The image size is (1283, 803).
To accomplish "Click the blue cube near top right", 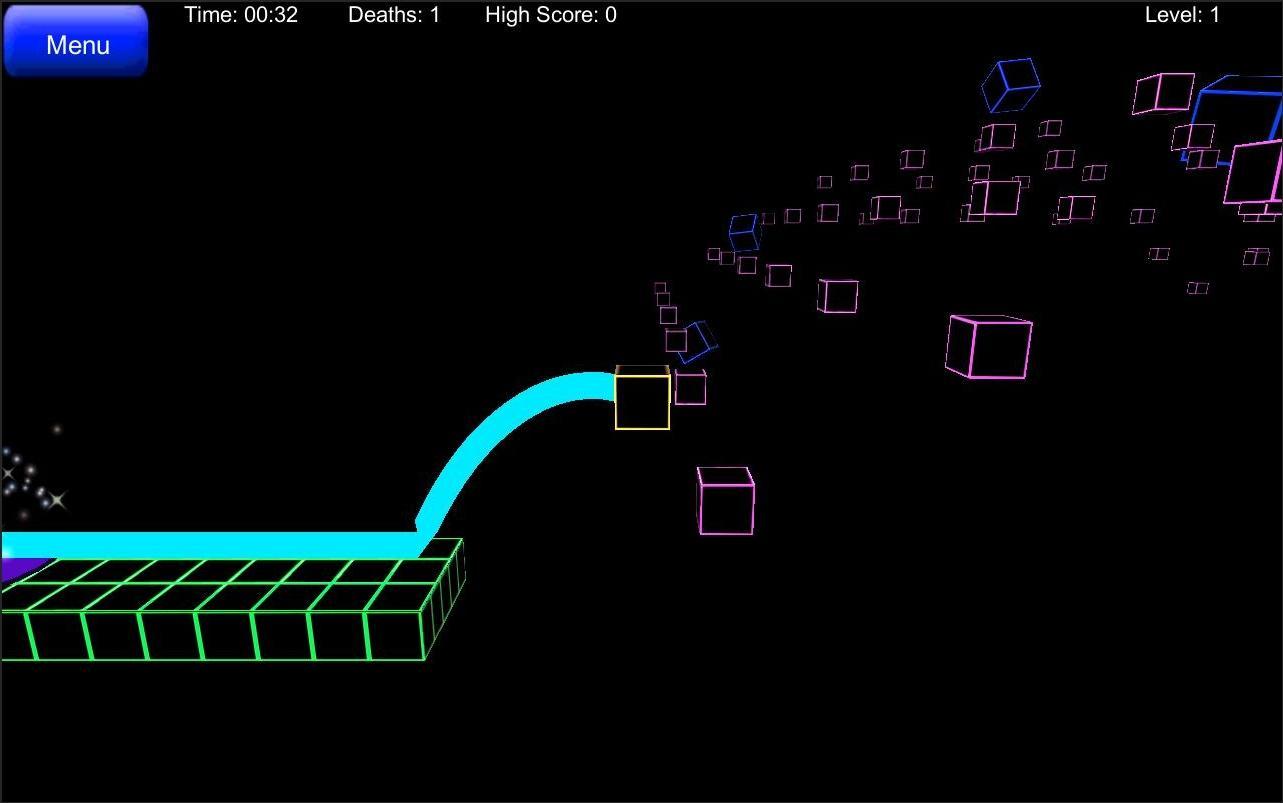I will pos(1011,87).
